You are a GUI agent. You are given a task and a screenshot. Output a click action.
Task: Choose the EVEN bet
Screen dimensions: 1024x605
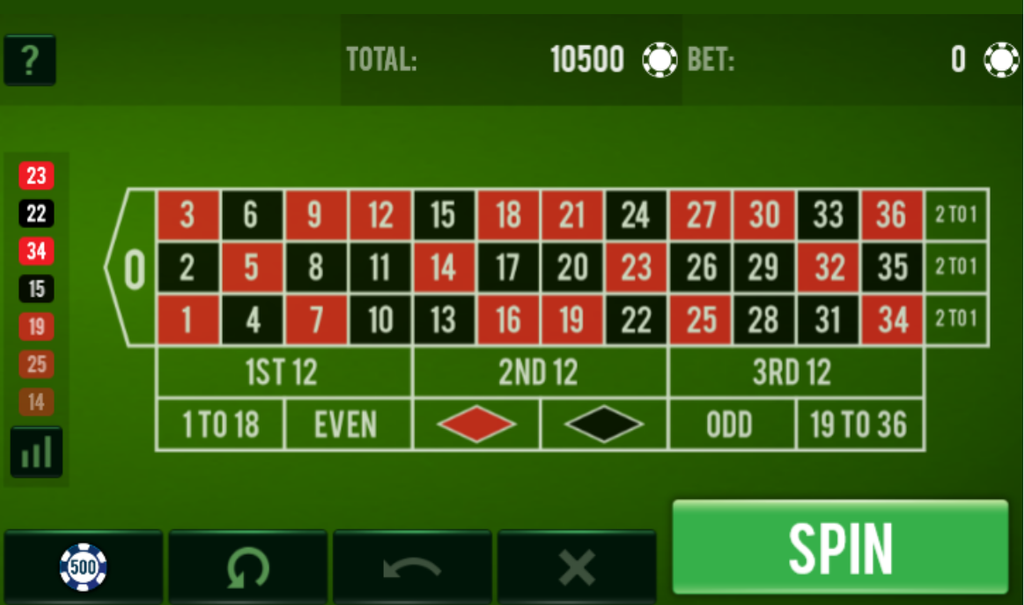(347, 425)
